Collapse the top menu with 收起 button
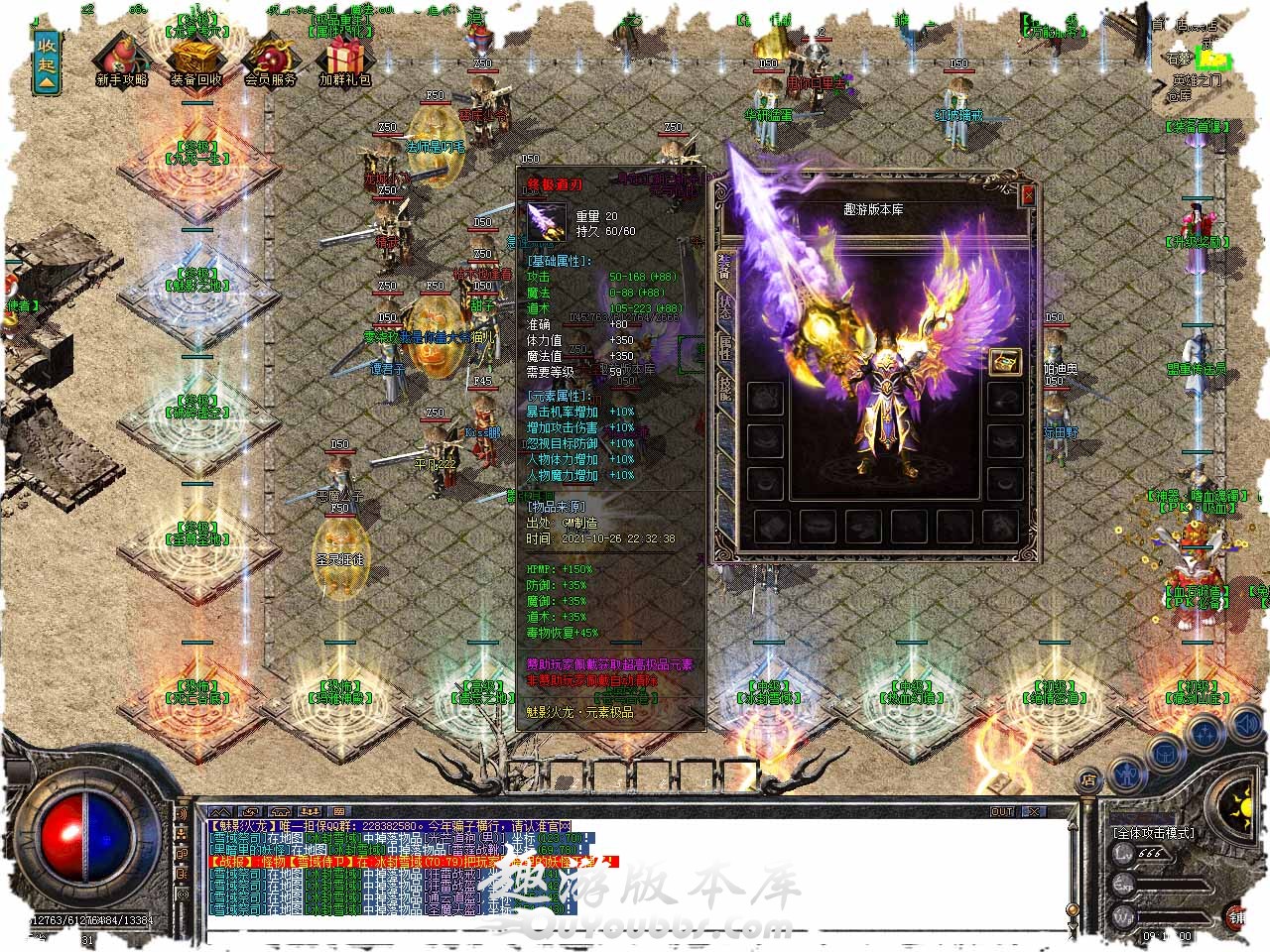The height and width of the screenshot is (952, 1270). tap(47, 61)
